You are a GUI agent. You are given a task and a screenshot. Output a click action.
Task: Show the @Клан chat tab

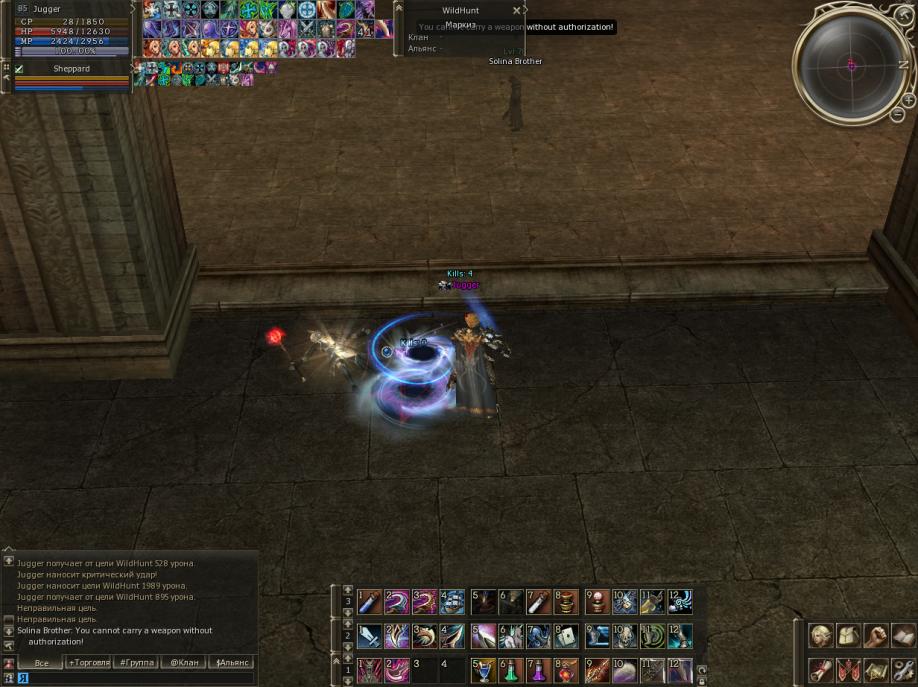183,662
